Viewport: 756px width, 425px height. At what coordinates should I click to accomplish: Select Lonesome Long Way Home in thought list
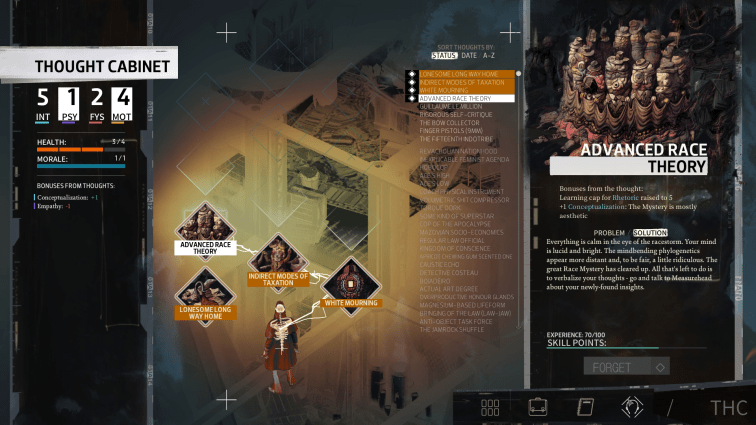(x=465, y=74)
